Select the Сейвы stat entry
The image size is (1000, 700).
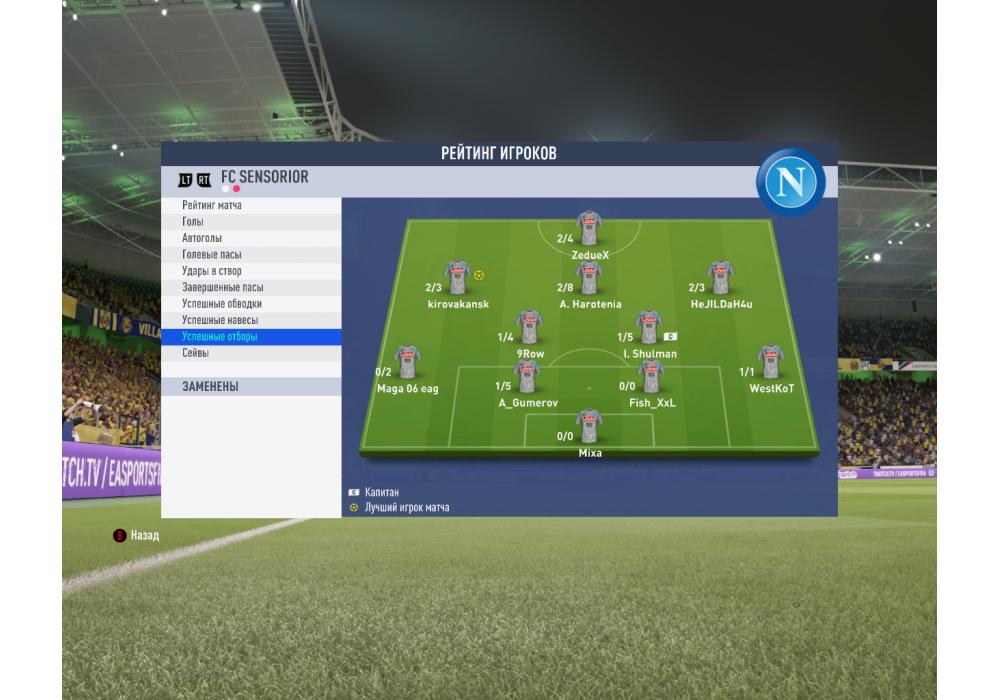point(250,353)
